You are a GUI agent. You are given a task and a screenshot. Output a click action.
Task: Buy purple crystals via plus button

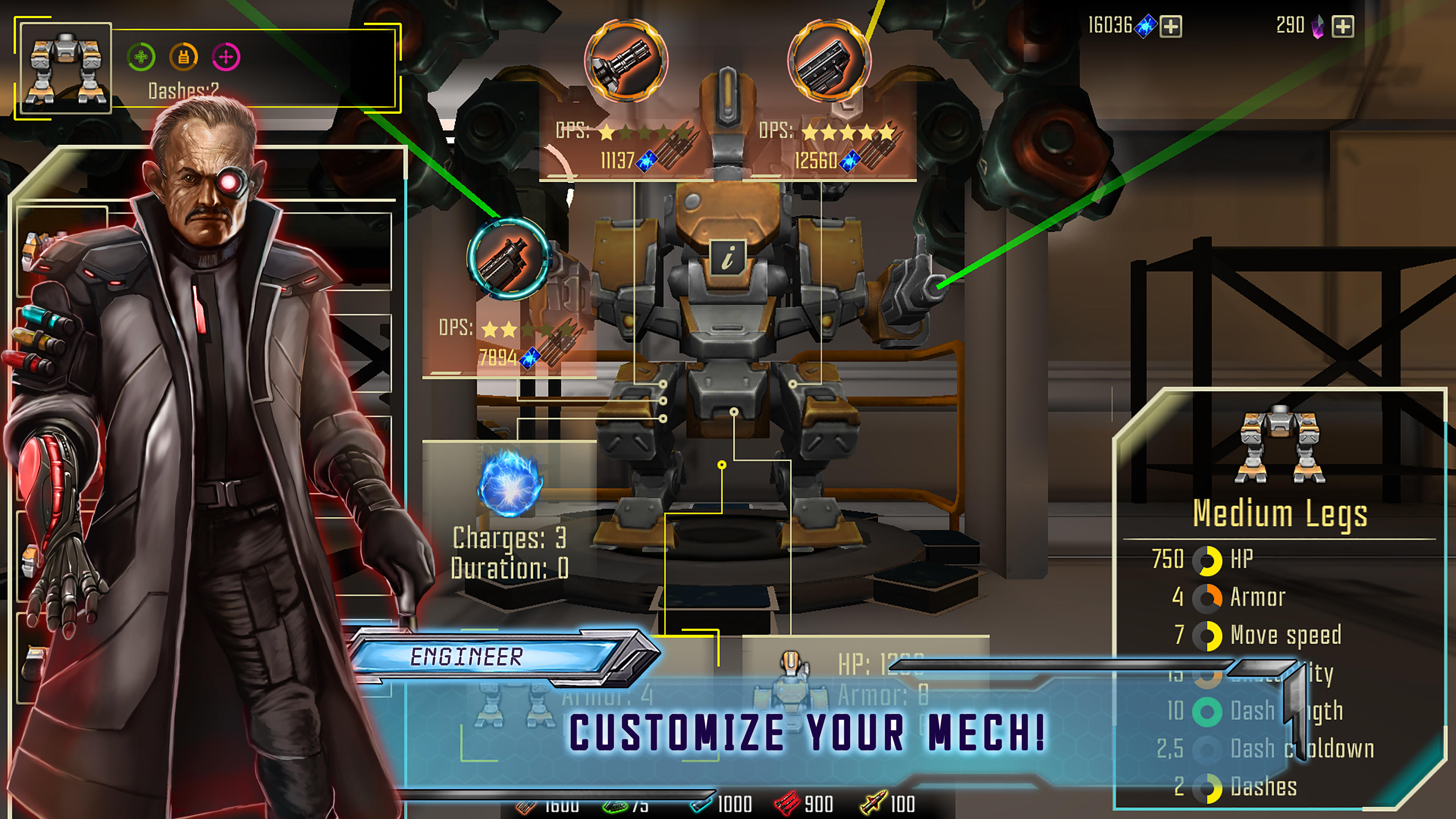click(1342, 27)
